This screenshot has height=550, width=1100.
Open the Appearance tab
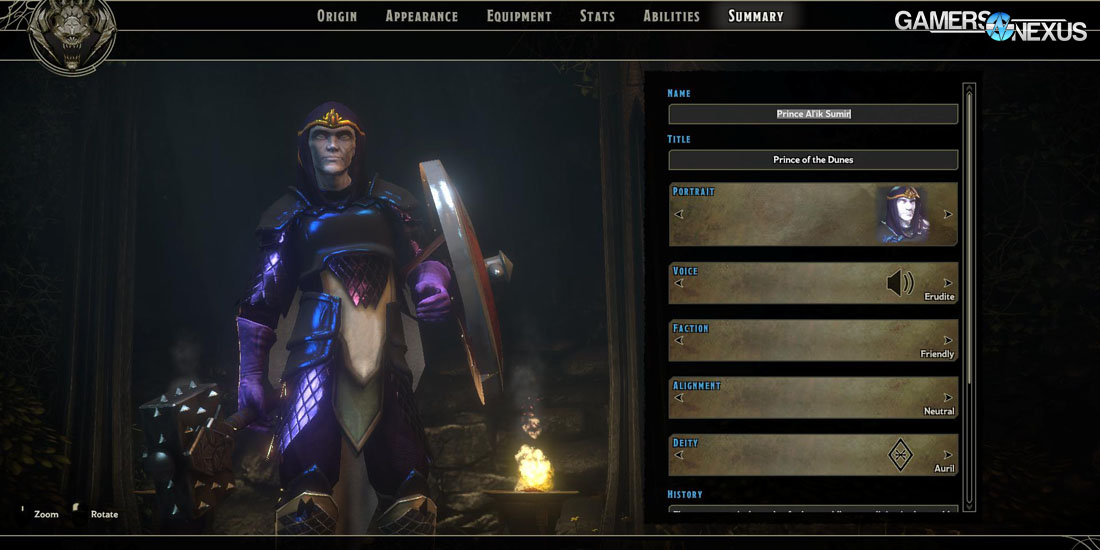(x=421, y=16)
